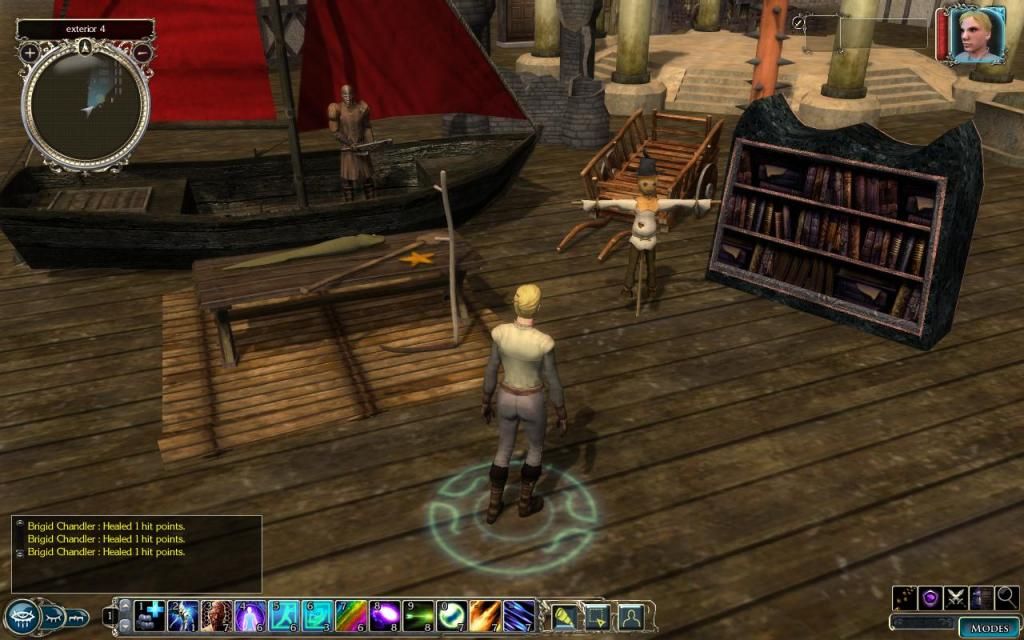Zoom out the minimap with the minus button
This screenshot has width=1024, height=640.
142,52
